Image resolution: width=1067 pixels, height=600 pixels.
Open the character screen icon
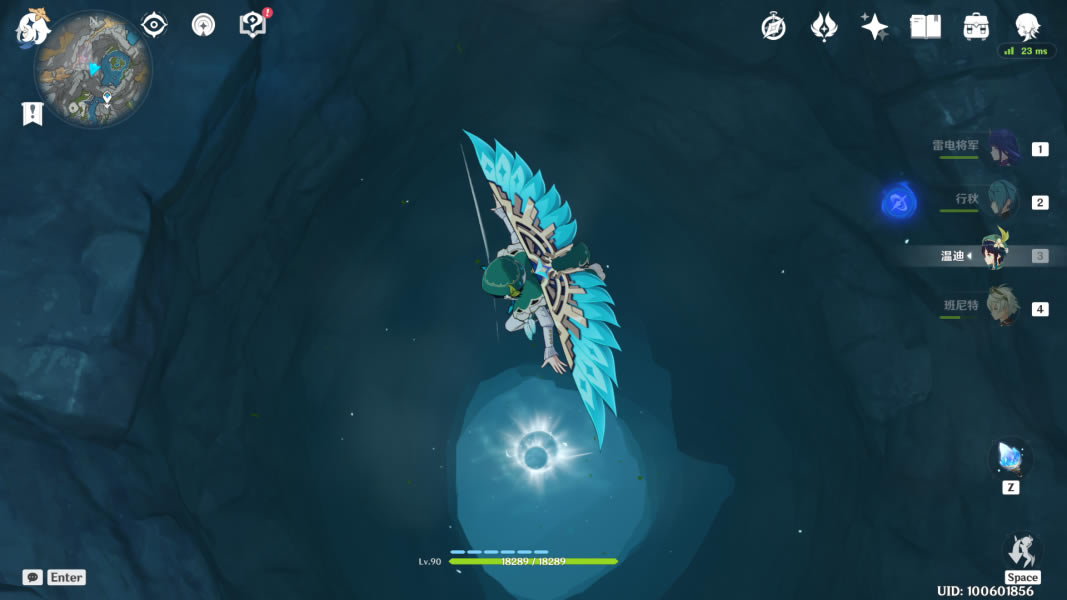point(1026,27)
